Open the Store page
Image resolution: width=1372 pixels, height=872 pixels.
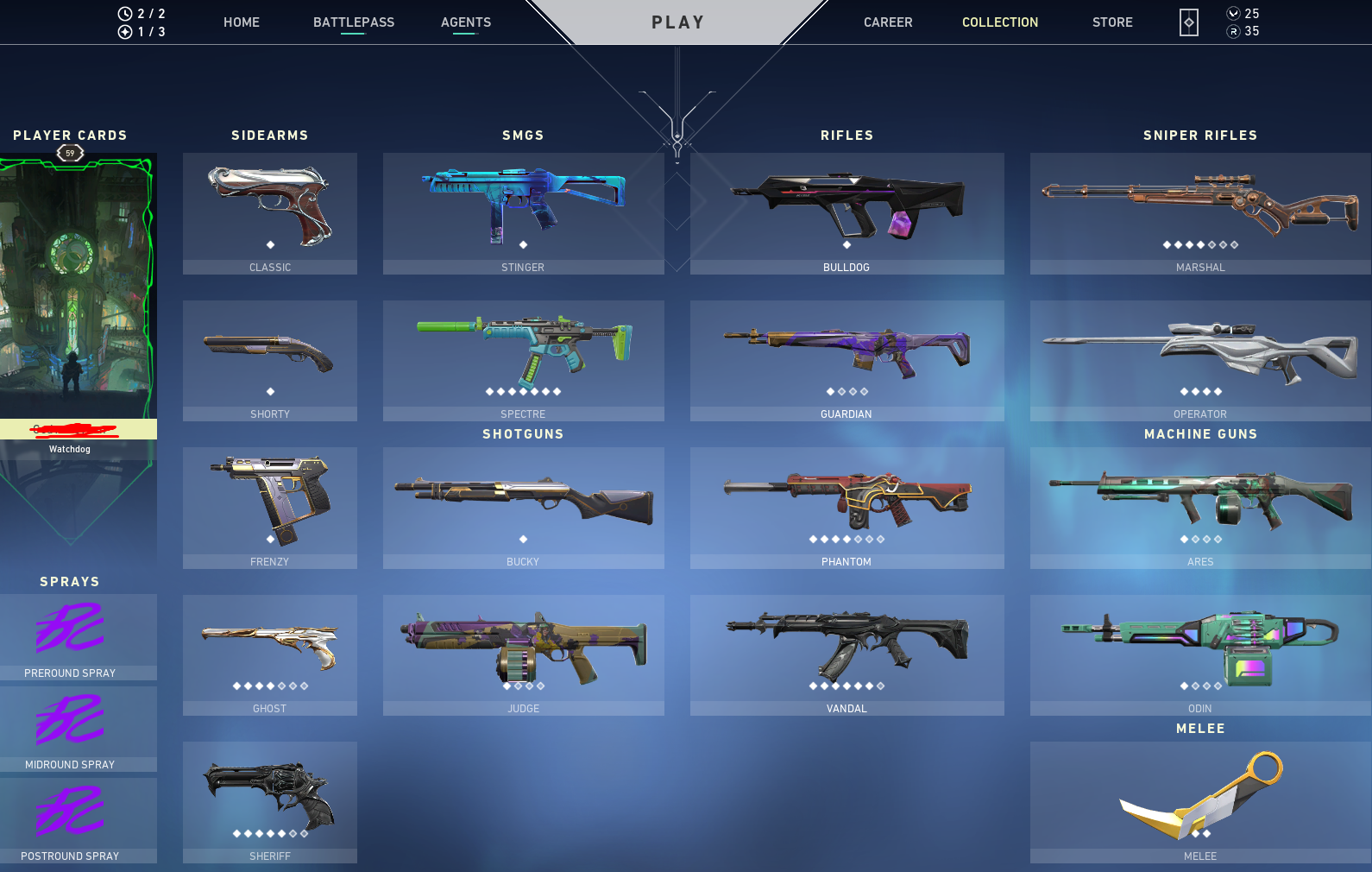point(1111,22)
